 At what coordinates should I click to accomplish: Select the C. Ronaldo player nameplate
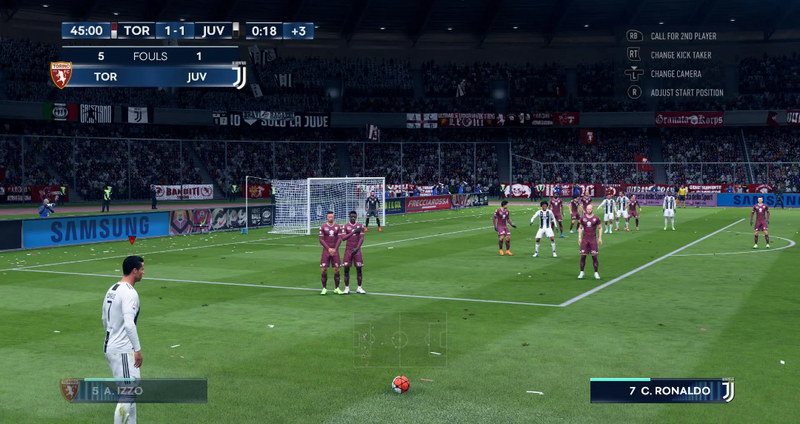(x=662, y=391)
